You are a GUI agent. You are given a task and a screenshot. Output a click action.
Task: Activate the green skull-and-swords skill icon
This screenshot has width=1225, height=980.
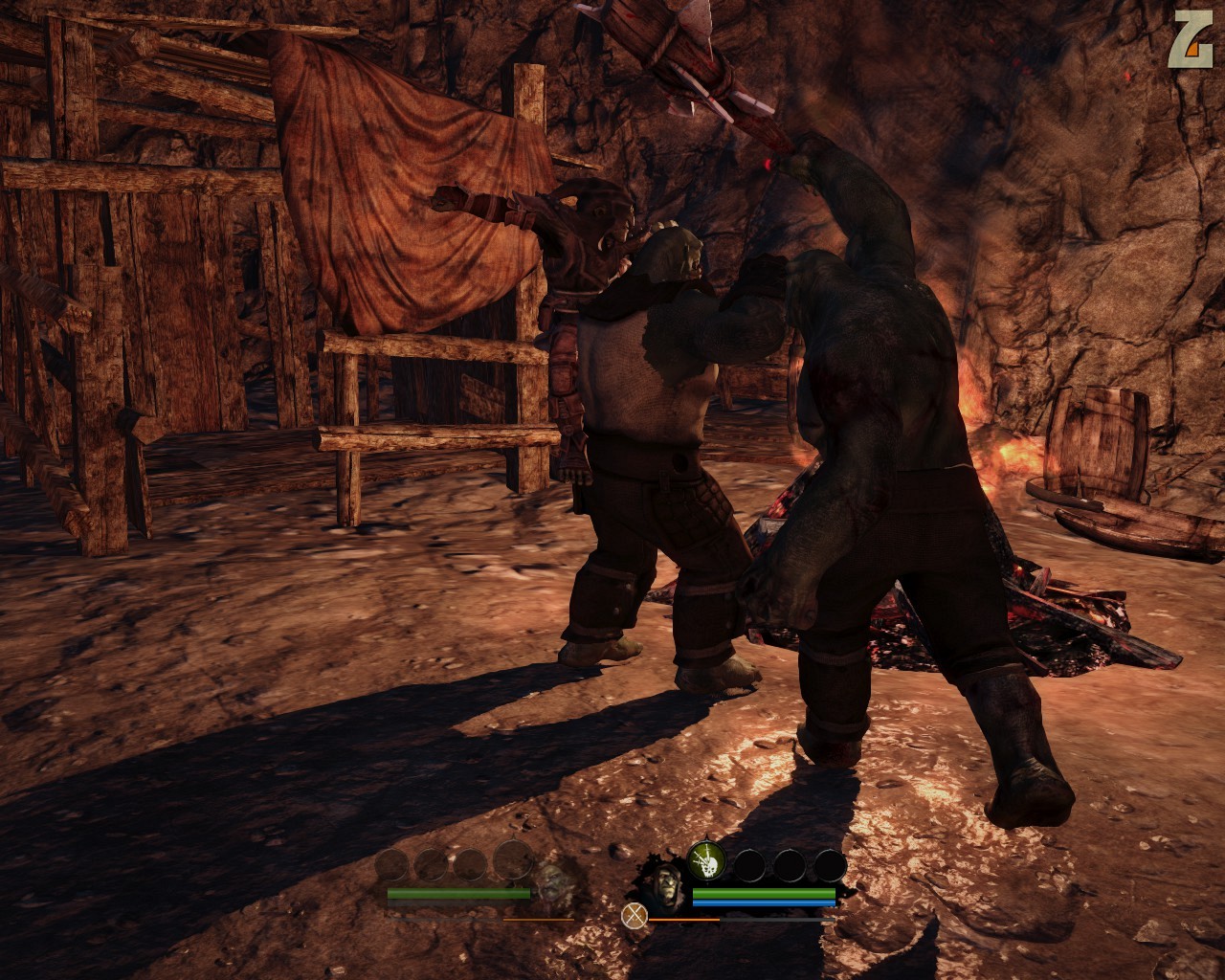tap(706, 862)
